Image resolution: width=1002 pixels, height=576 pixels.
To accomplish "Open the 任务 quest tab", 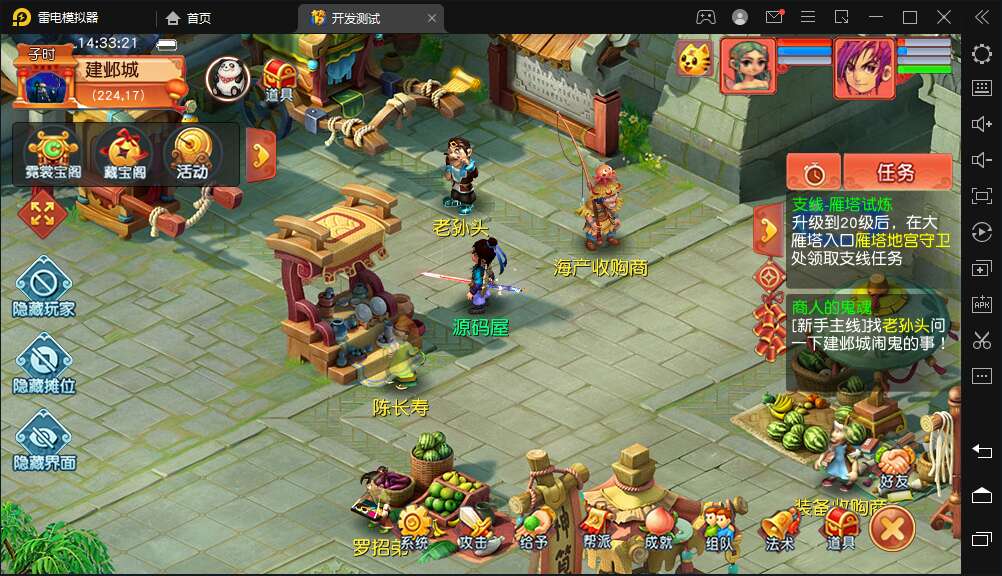I will 896,172.
